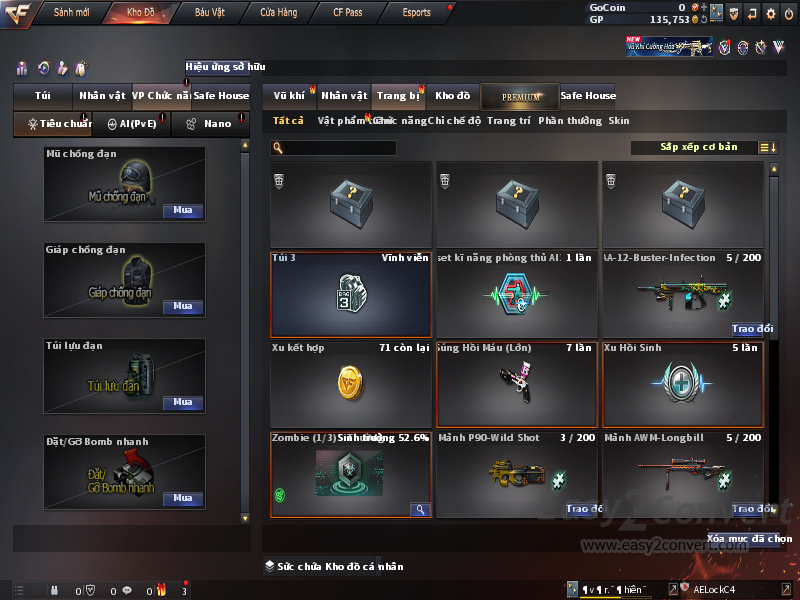Choose the Xu Hồi Sinh revive coin
The image size is (800, 600).
coord(682,385)
